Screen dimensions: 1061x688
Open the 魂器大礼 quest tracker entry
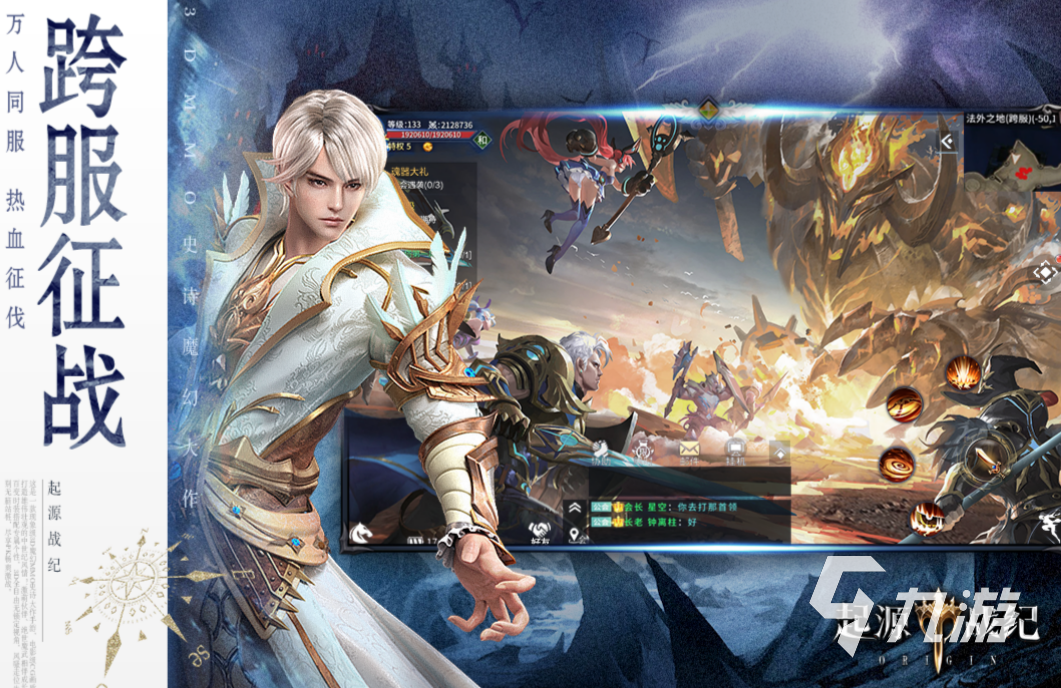pos(411,171)
